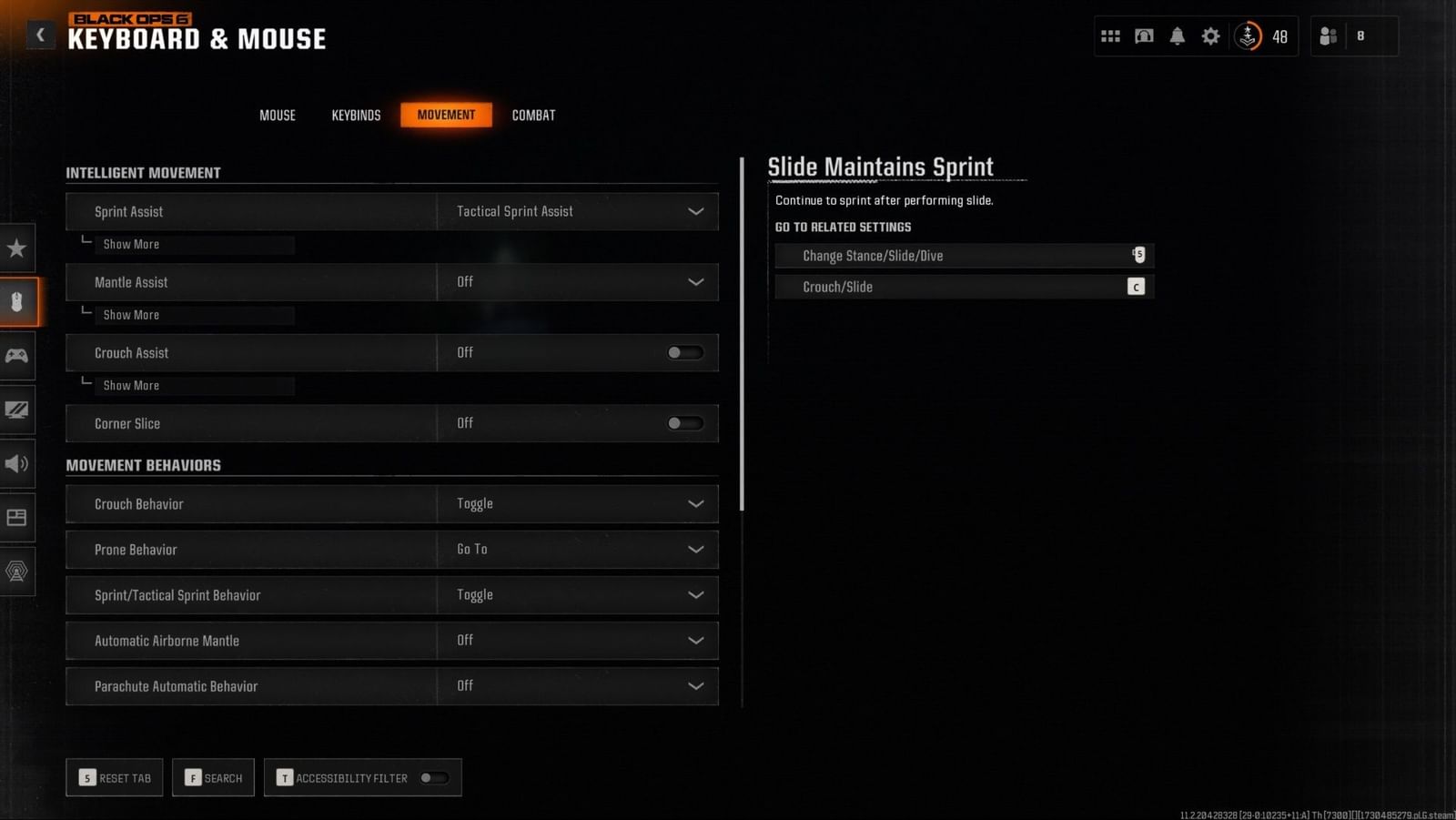Open the graphics display settings icon
This screenshot has height=820, width=1456.
click(16, 410)
